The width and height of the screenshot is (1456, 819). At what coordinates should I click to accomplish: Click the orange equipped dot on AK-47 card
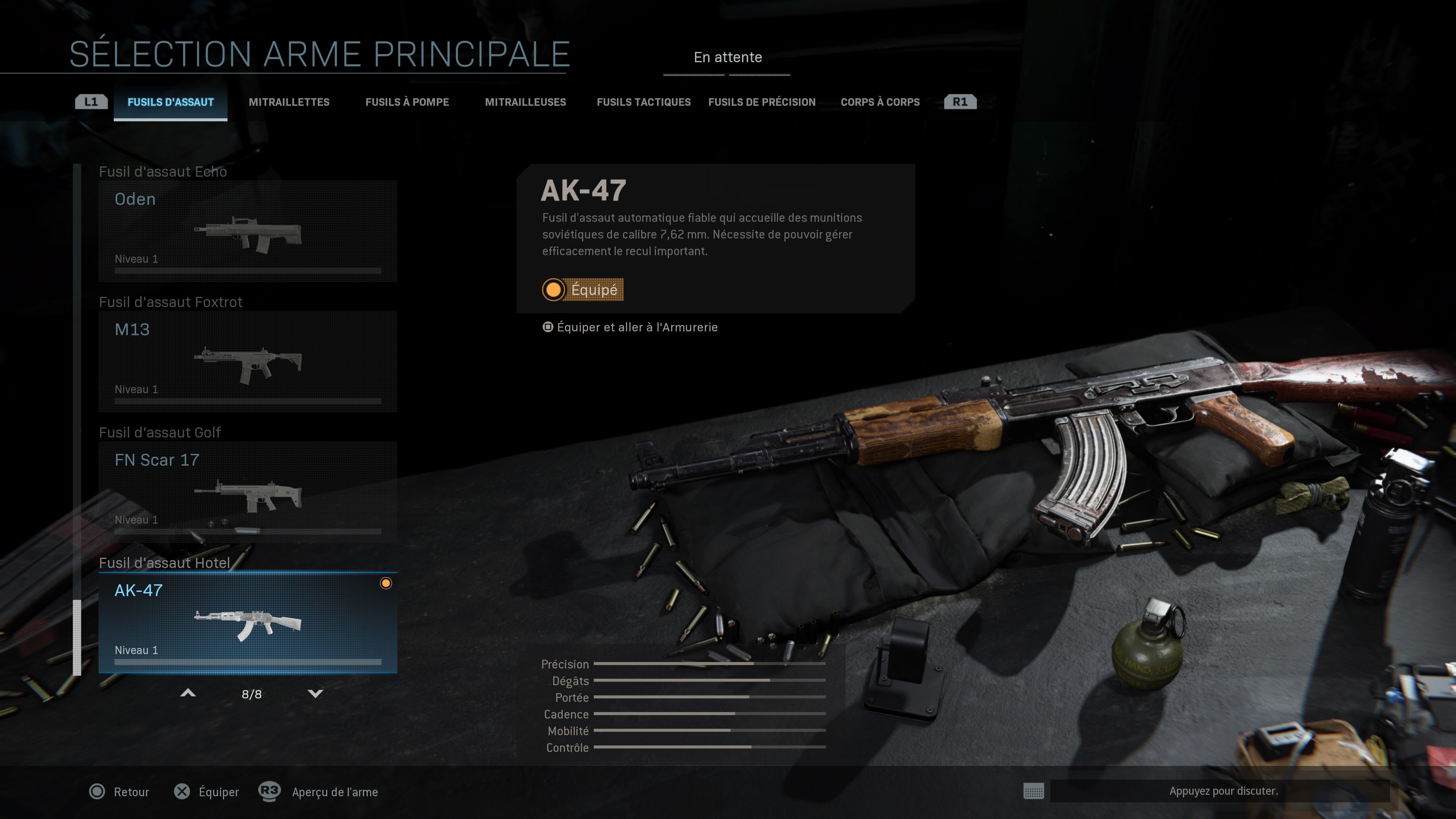point(387,584)
